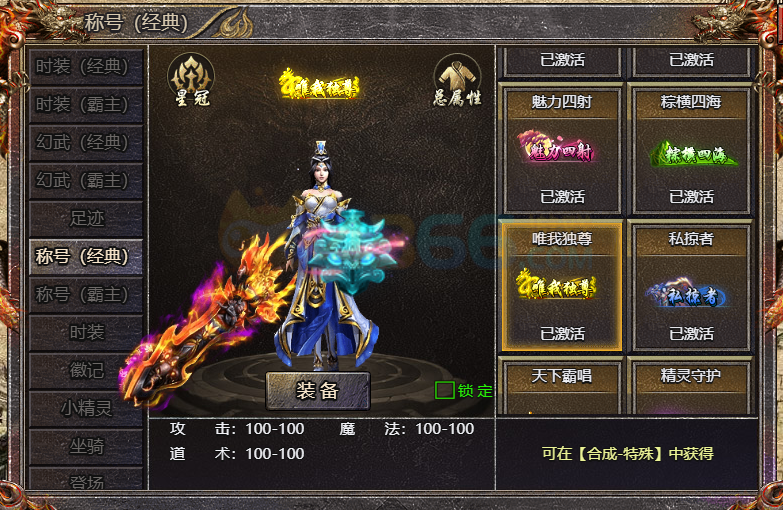This screenshot has height=510, width=783.
Task: Select the 魅力四射 title card
Action: tap(562, 150)
